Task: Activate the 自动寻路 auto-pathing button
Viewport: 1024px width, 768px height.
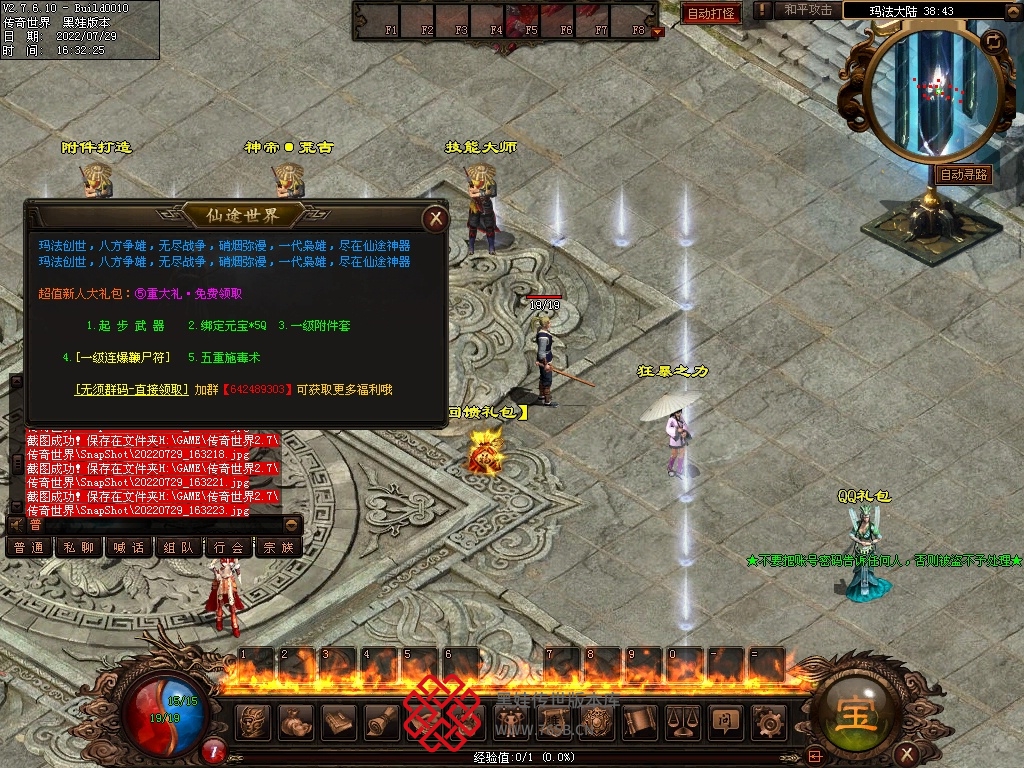Action: click(964, 174)
